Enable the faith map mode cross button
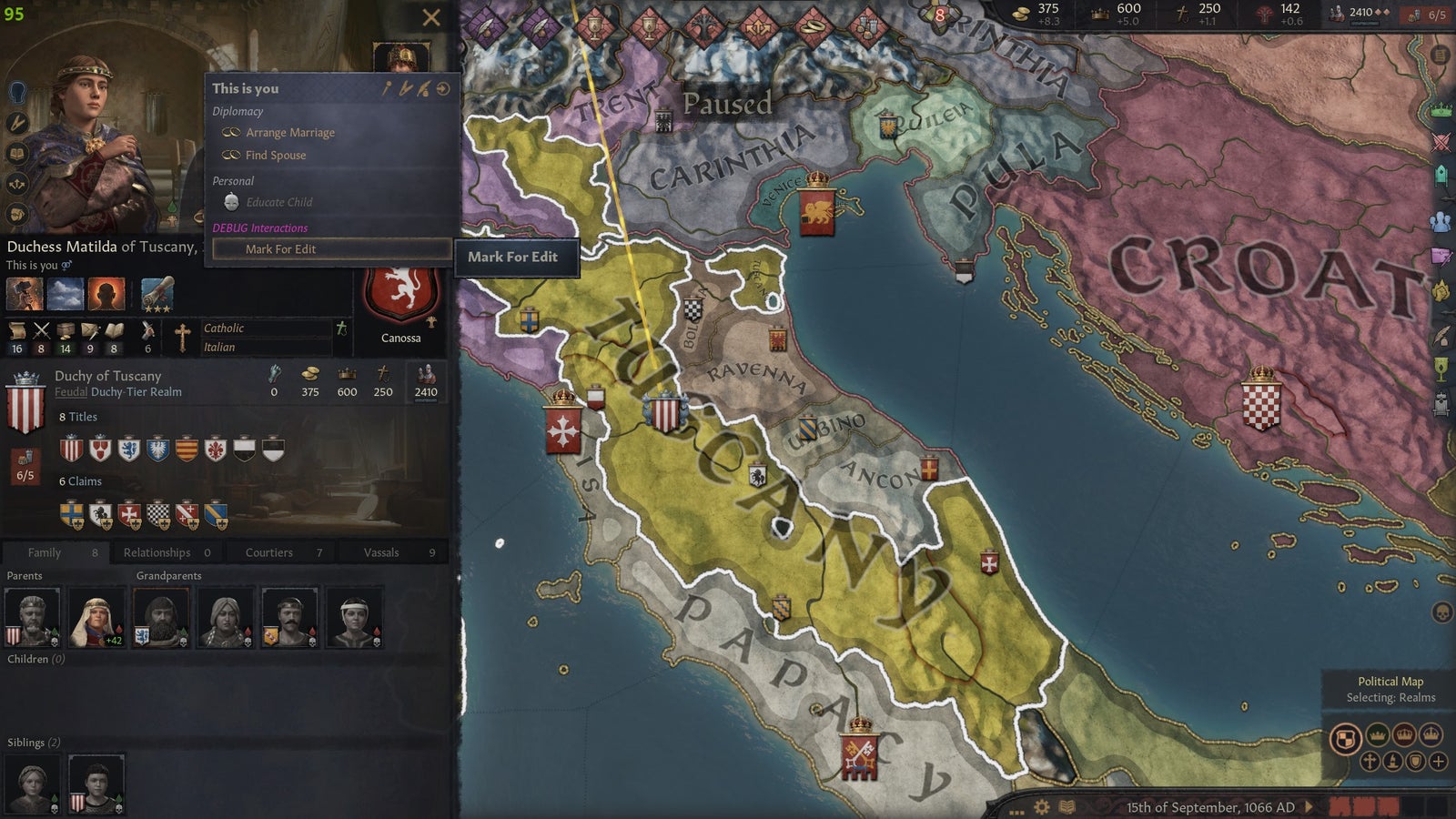The height and width of the screenshot is (819, 1456). (1370, 762)
